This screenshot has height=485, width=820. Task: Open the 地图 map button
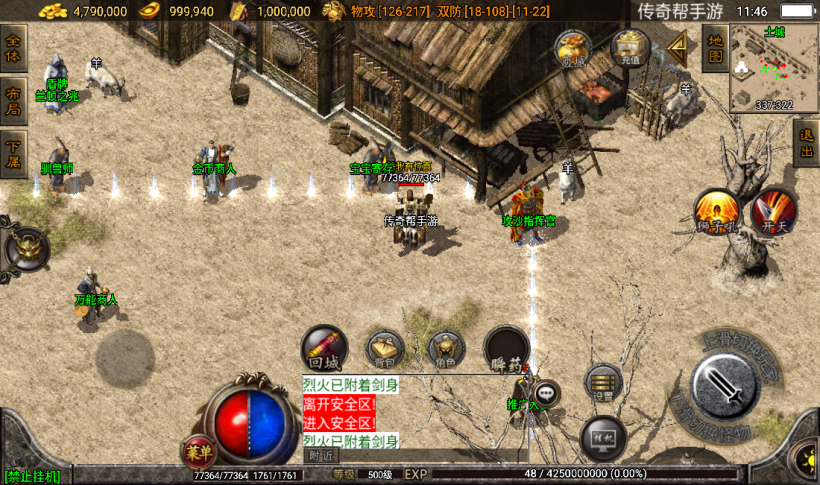coord(714,47)
